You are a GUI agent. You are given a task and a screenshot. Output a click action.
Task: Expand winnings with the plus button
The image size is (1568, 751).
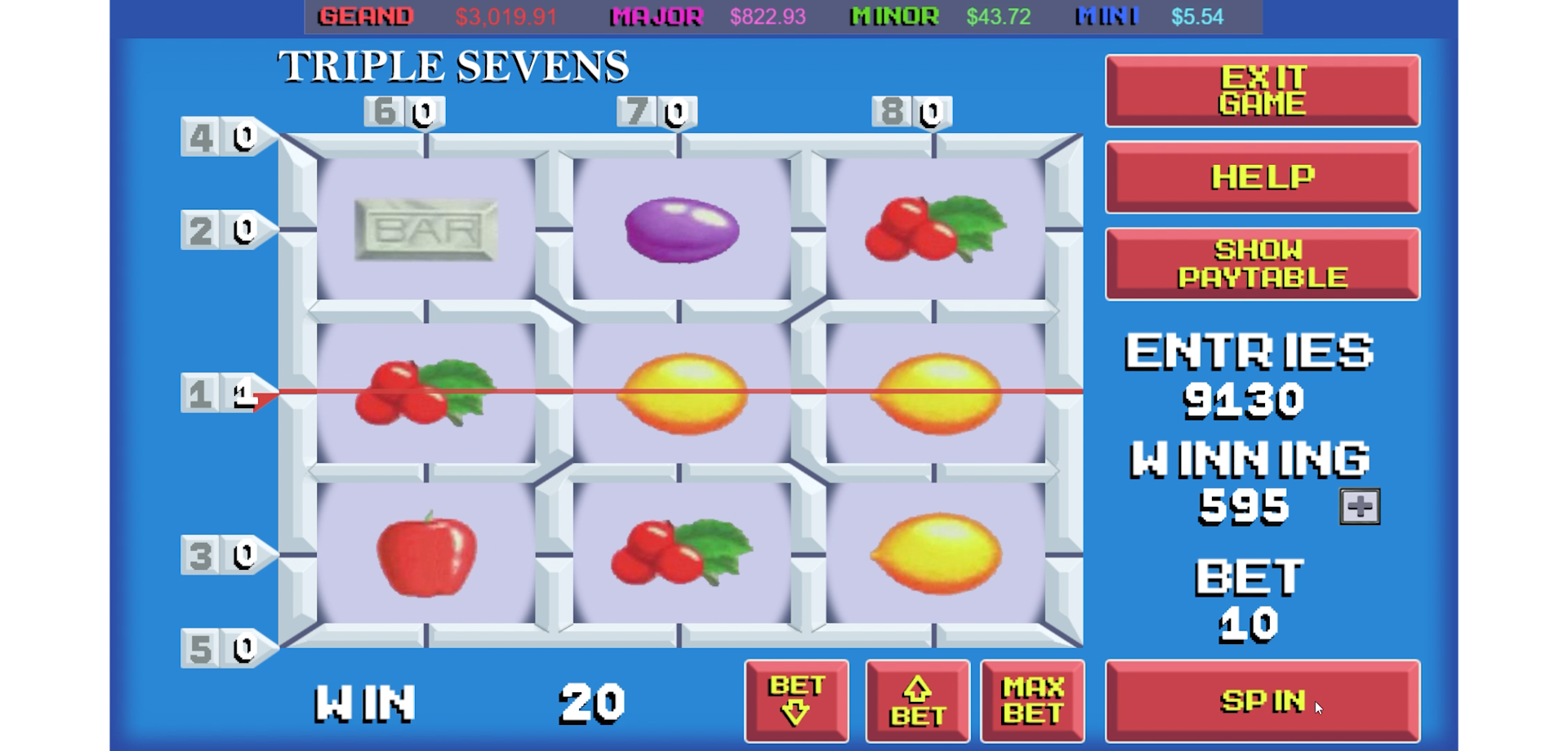(x=1358, y=506)
